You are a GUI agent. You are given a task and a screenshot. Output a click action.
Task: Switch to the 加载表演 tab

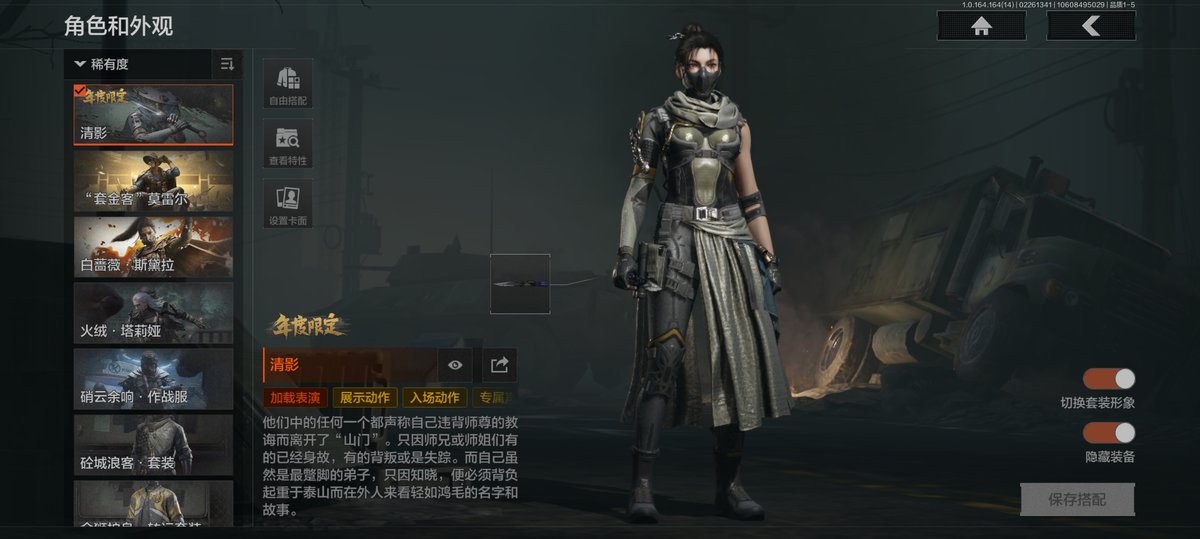(x=295, y=398)
